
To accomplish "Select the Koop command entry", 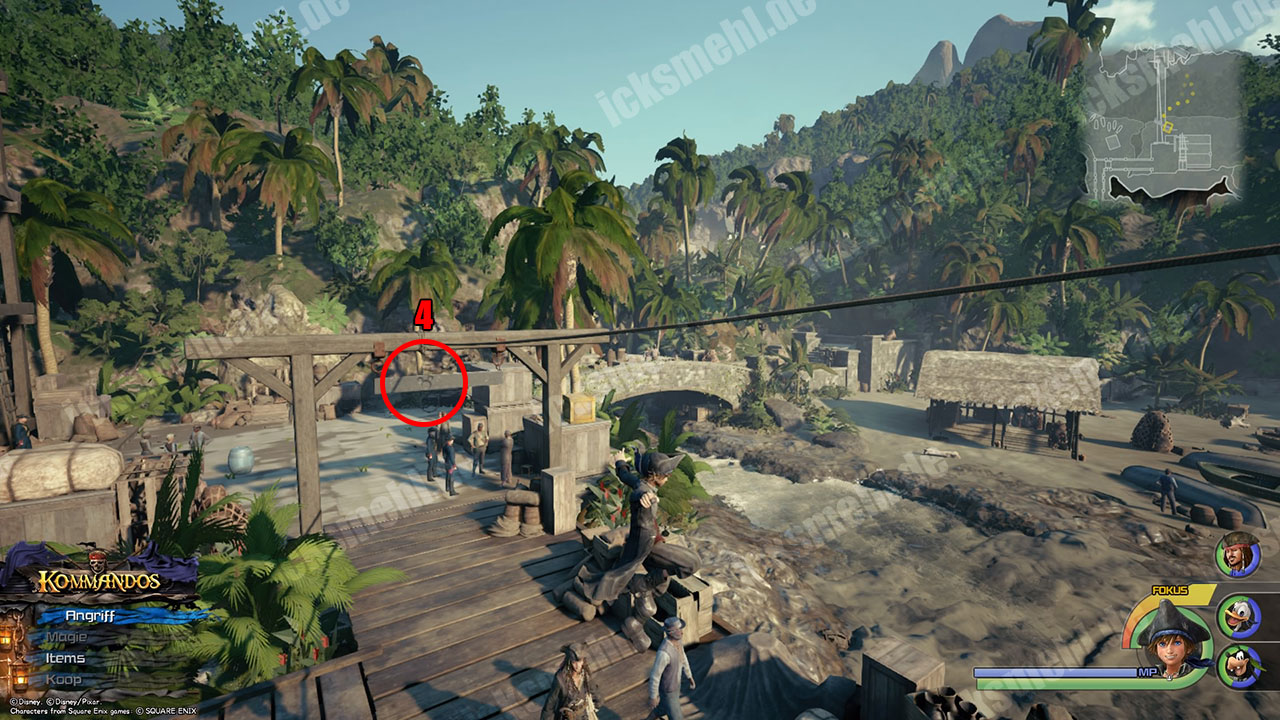I will coord(64,680).
